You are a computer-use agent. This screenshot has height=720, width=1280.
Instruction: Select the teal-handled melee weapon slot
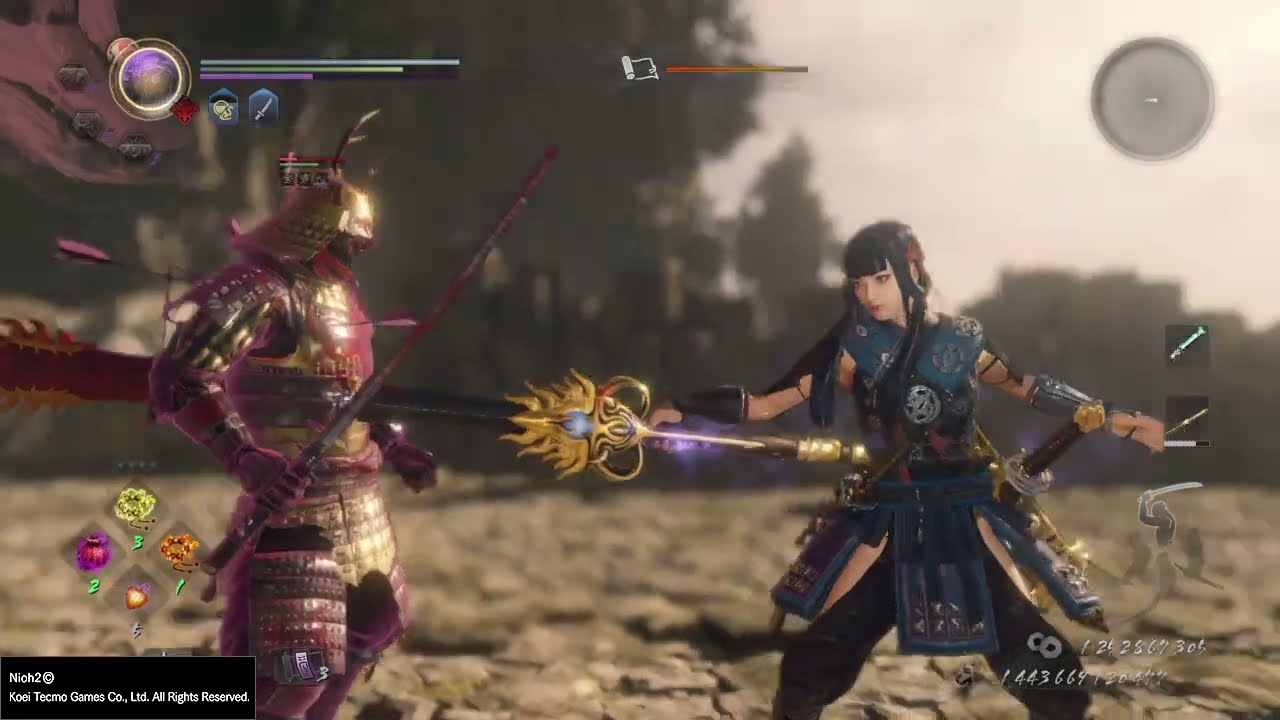click(1187, 344)
